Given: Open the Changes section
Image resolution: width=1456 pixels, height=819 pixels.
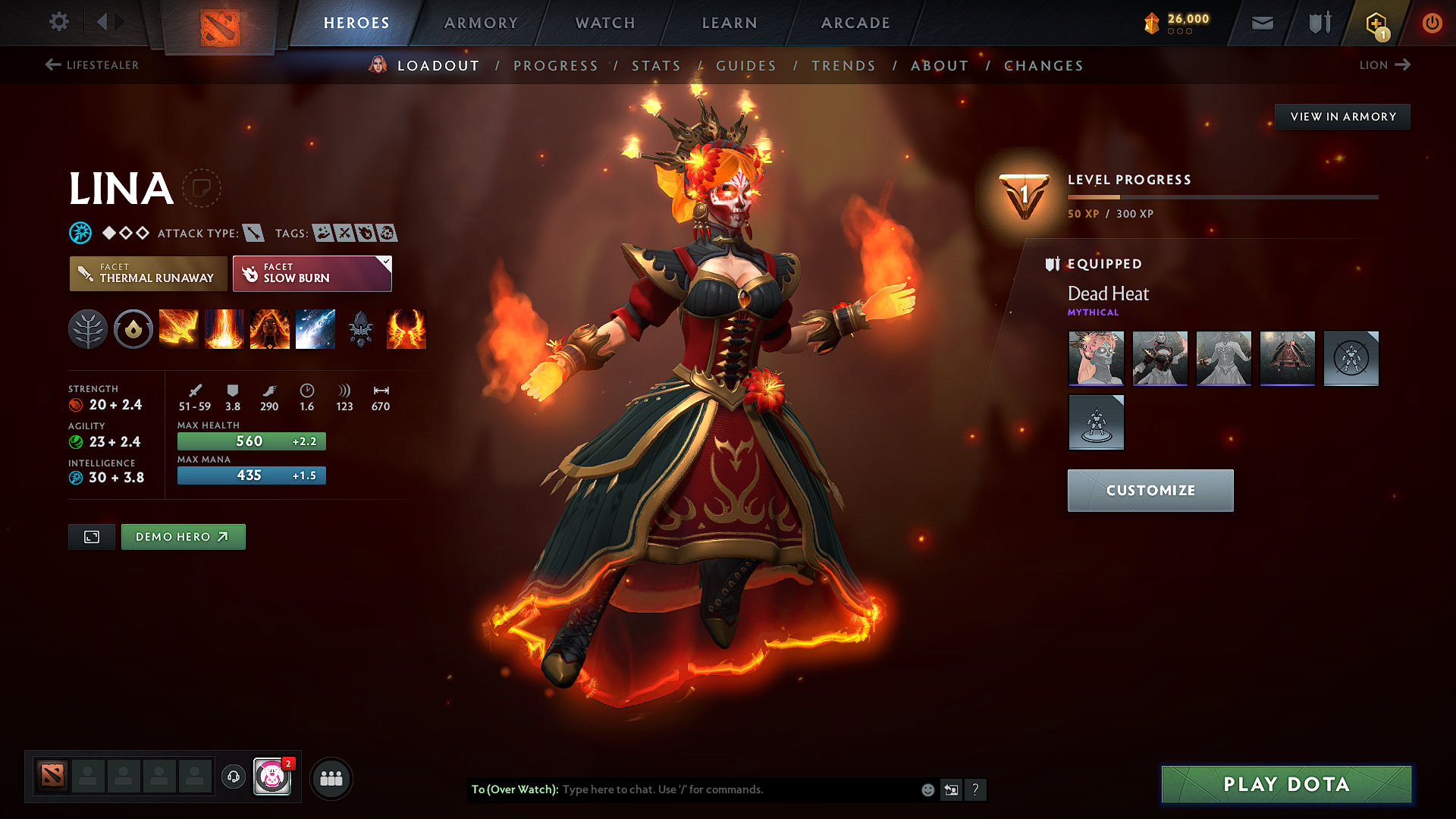Looking at the screenshot, I should coord(1043,66).
